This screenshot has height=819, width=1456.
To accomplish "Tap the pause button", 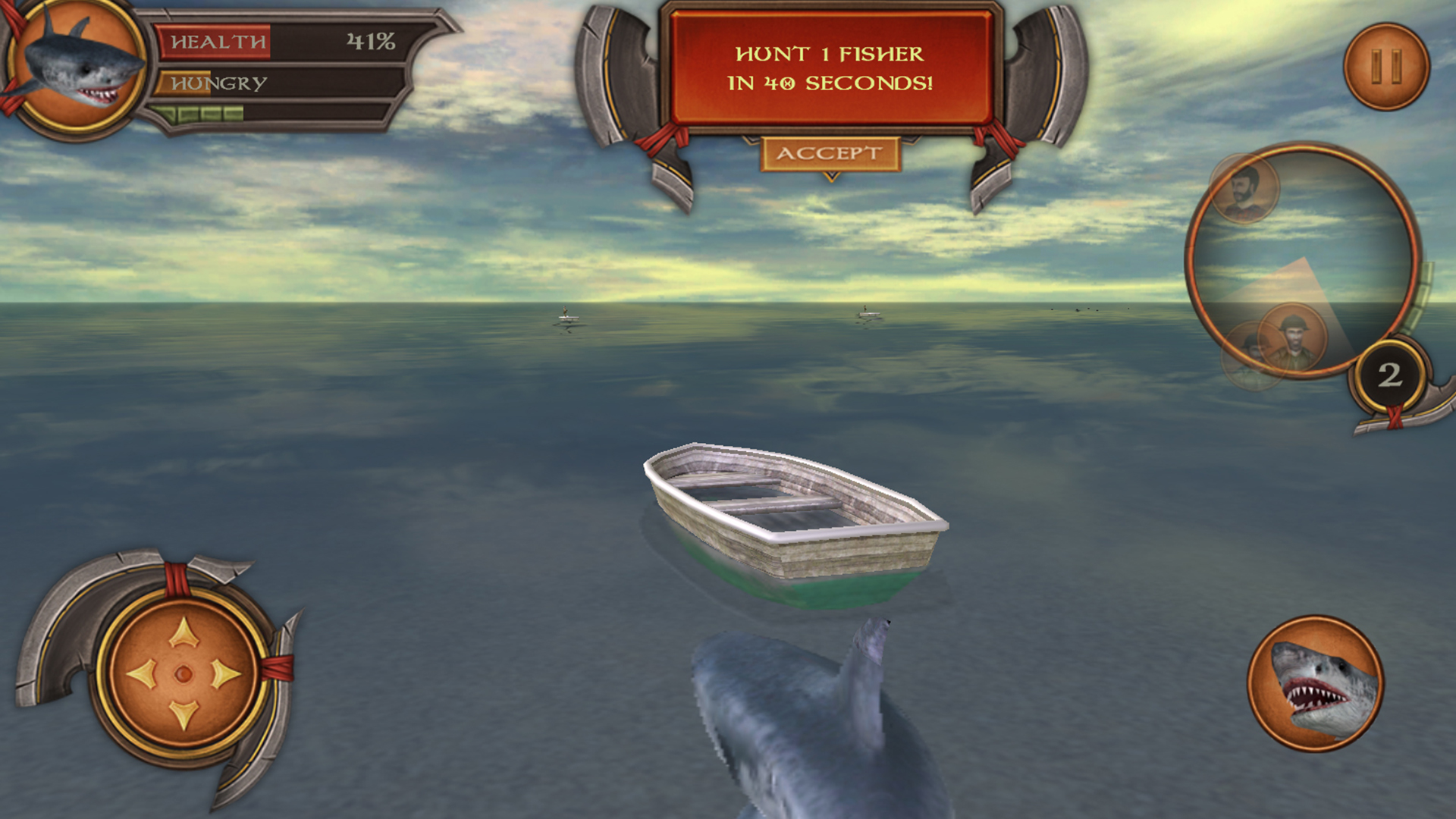I will tap(1386, 67).
